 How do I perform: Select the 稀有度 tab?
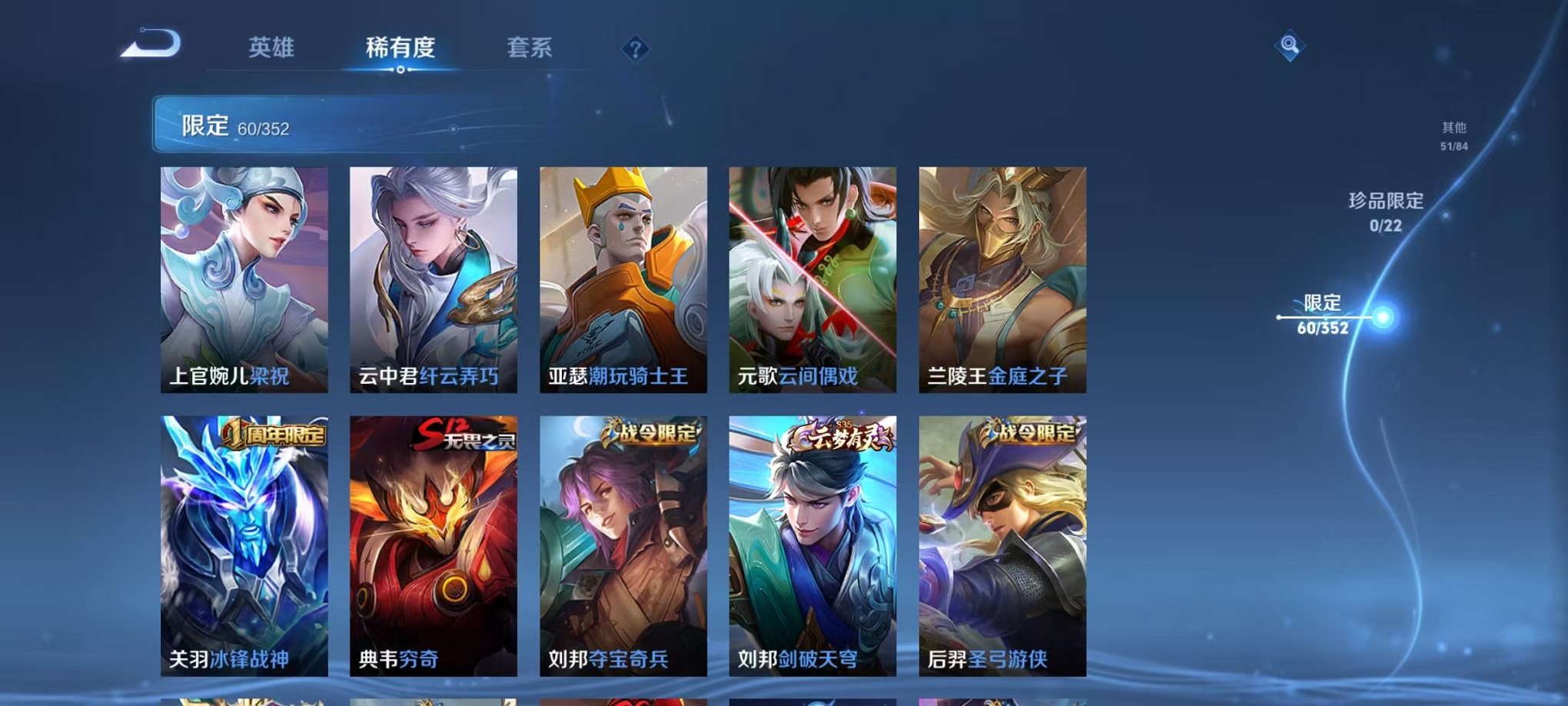pyautogui.click(x=400, y=48)
